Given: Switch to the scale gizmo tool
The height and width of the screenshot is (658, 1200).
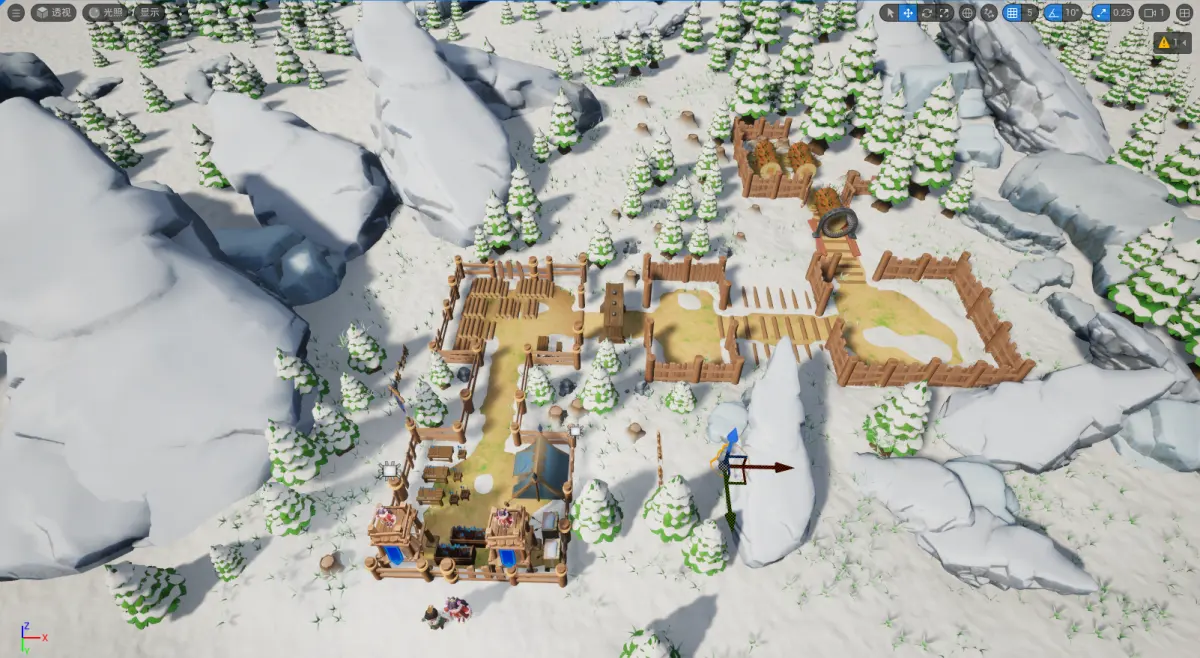Looking at the screenshot, I should coord(945,13).
